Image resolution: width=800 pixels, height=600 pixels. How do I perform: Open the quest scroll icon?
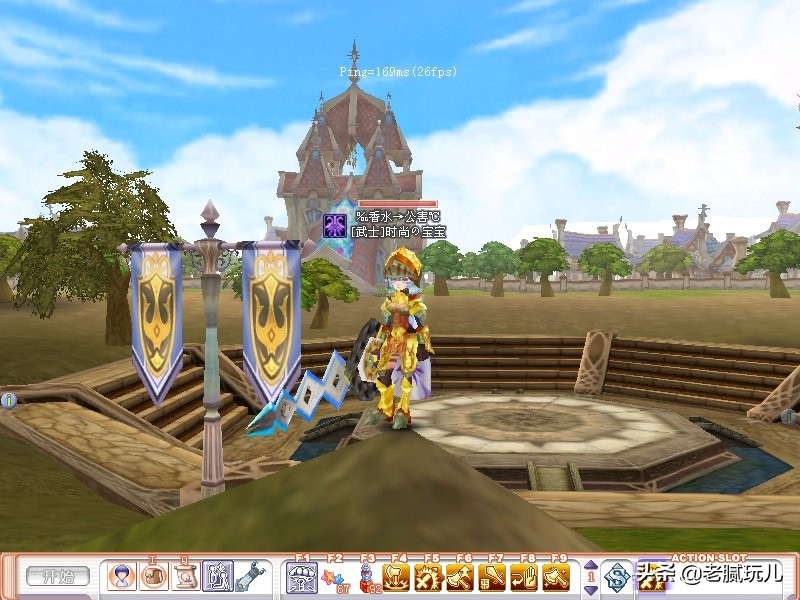tap(186, 577)
